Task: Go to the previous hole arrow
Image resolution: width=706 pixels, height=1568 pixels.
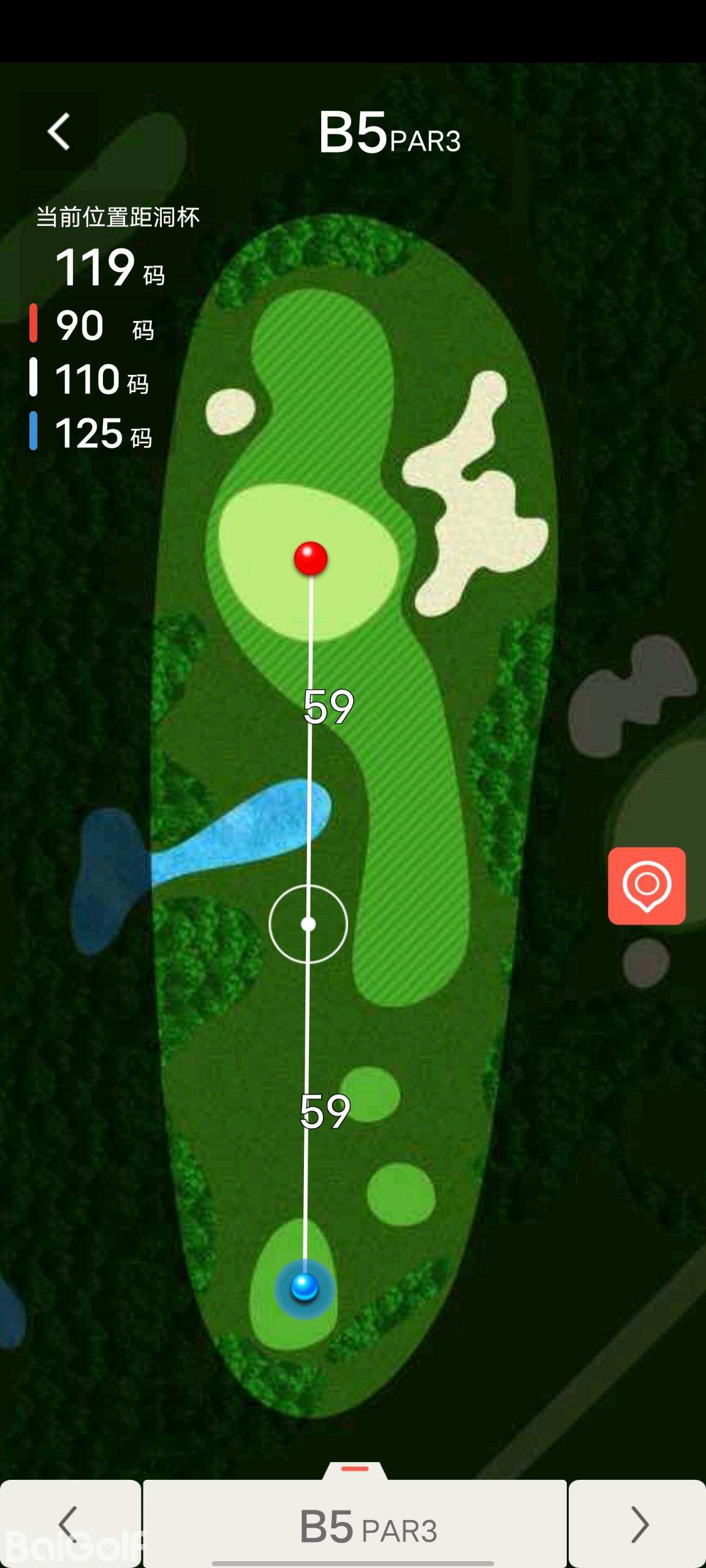Action: point(69,1523)
